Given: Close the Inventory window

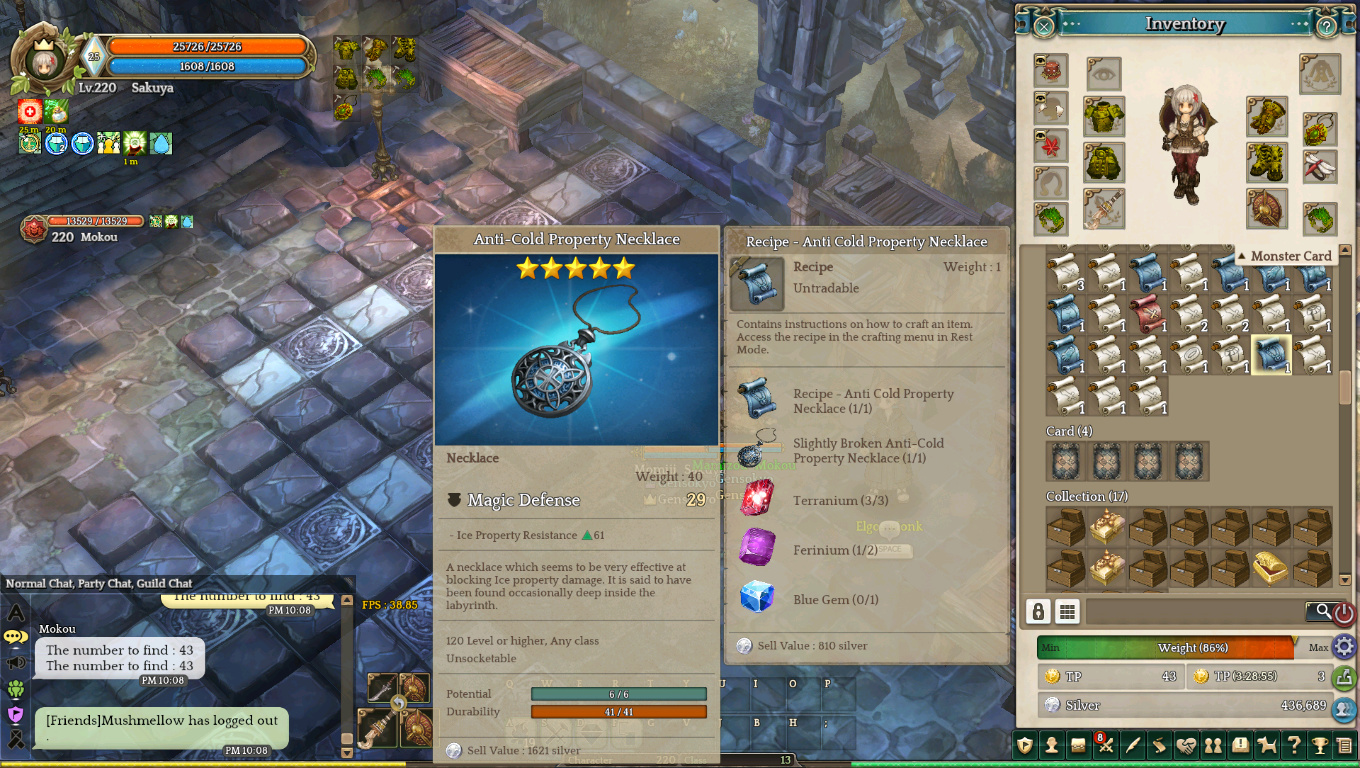Looking at the screenshot, I should (1043, 27).
